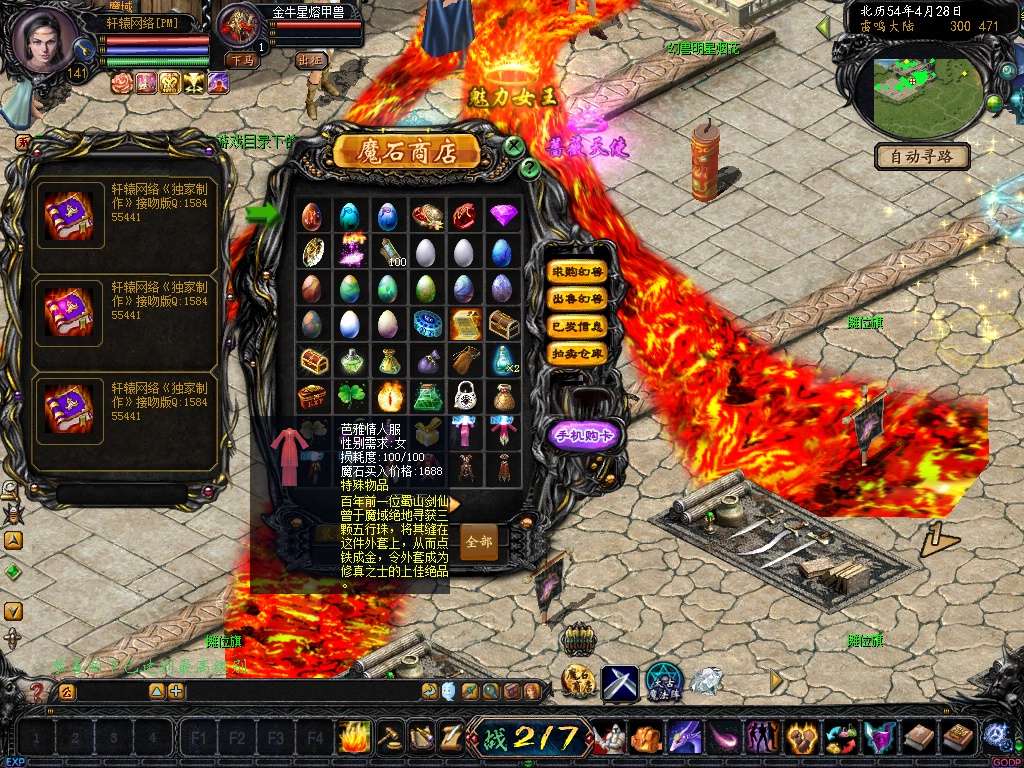Select the purple diamond gem item

click(x=503, y=215)
